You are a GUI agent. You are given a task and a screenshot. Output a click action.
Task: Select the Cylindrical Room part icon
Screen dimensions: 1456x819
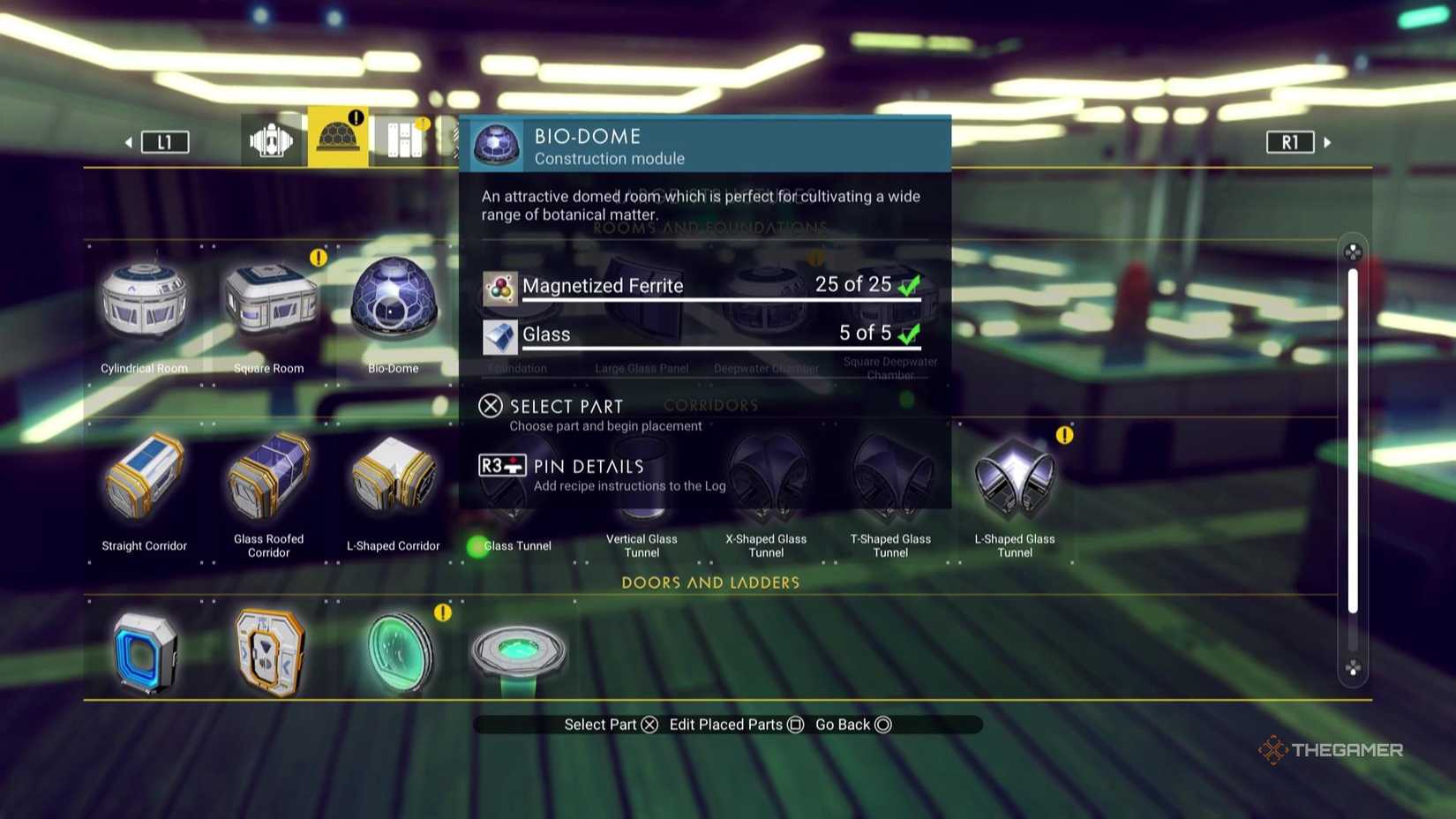pyautogui.click(x=143, y=300)
